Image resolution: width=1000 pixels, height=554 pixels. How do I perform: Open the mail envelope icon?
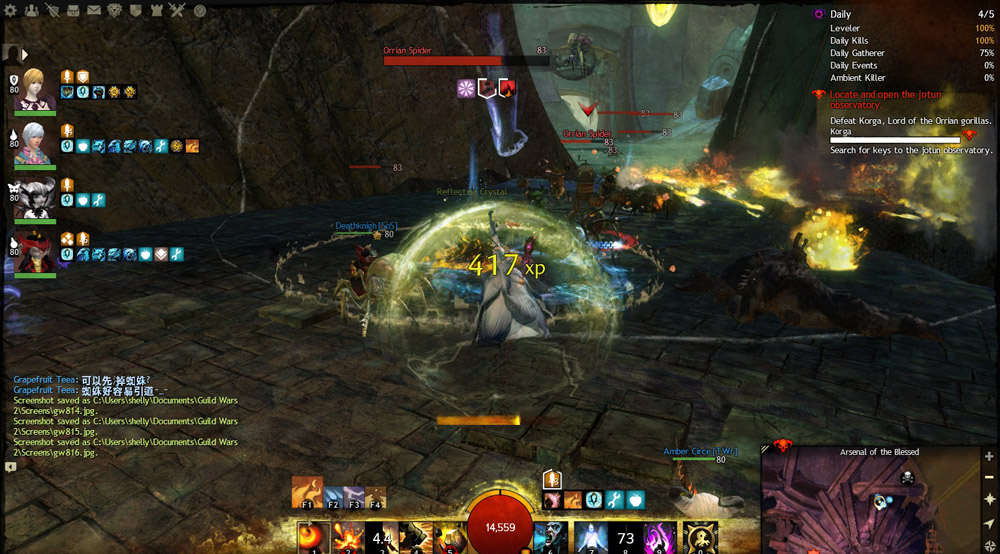pyautogui.click(x=93, y=11)
